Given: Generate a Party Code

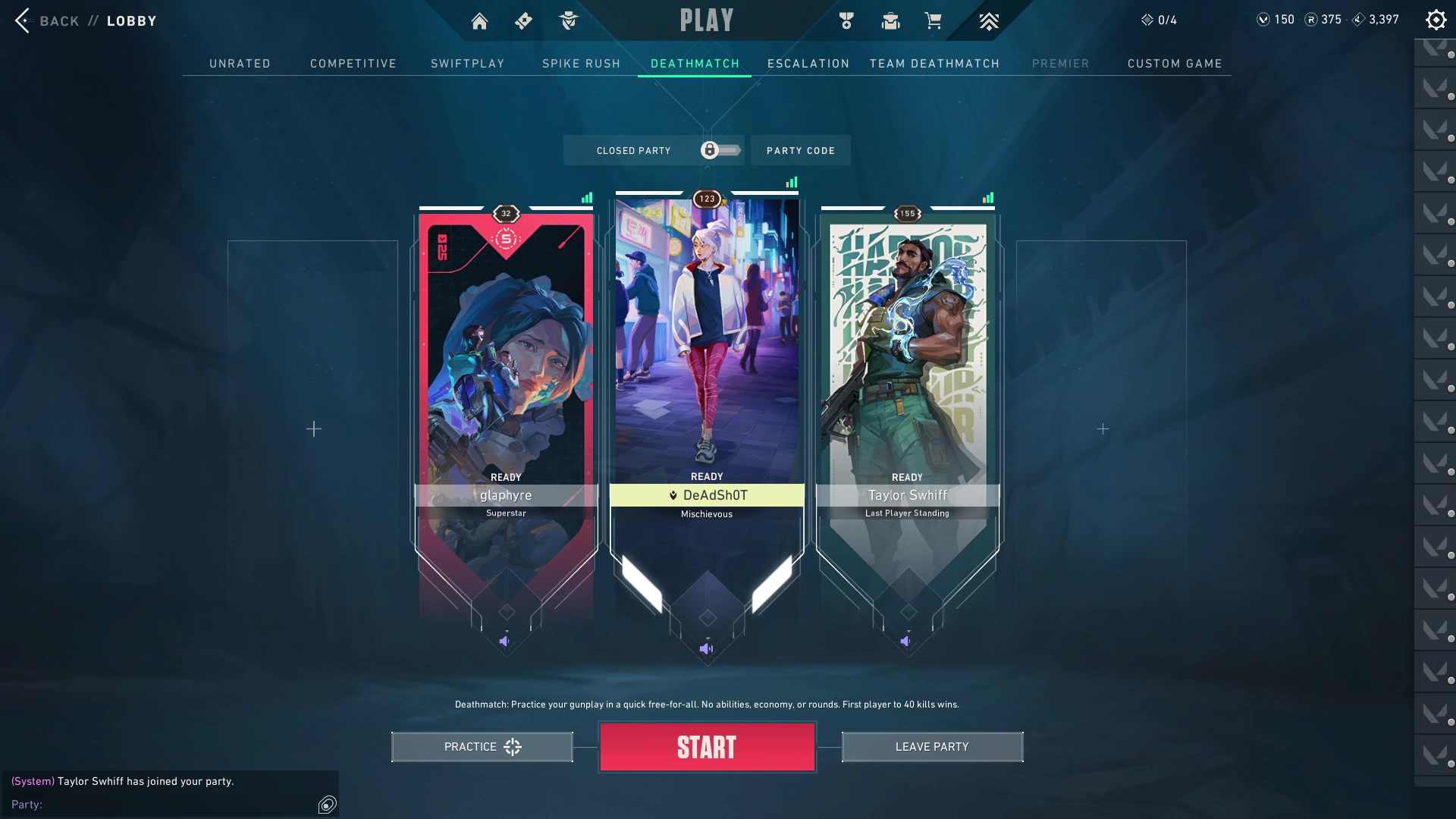Looking at the screenshot, I should (x=801, y=151).
